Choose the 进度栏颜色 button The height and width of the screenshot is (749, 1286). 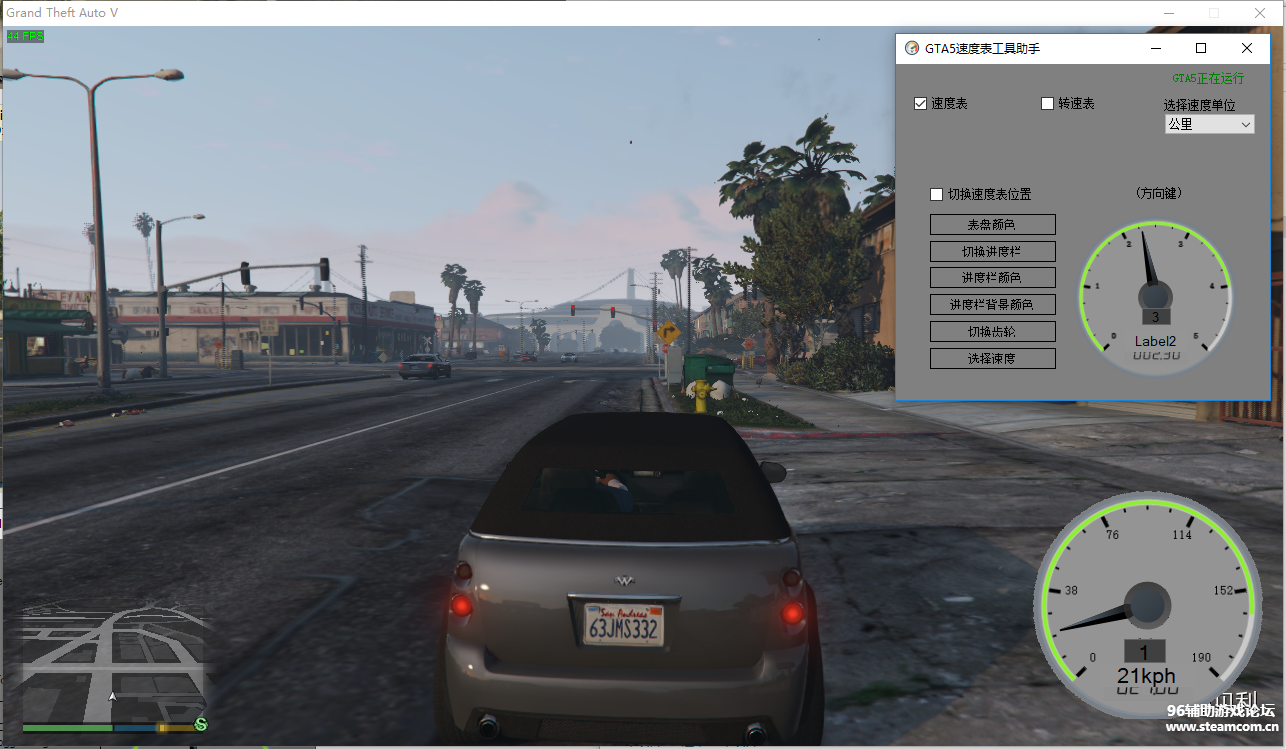992,278
